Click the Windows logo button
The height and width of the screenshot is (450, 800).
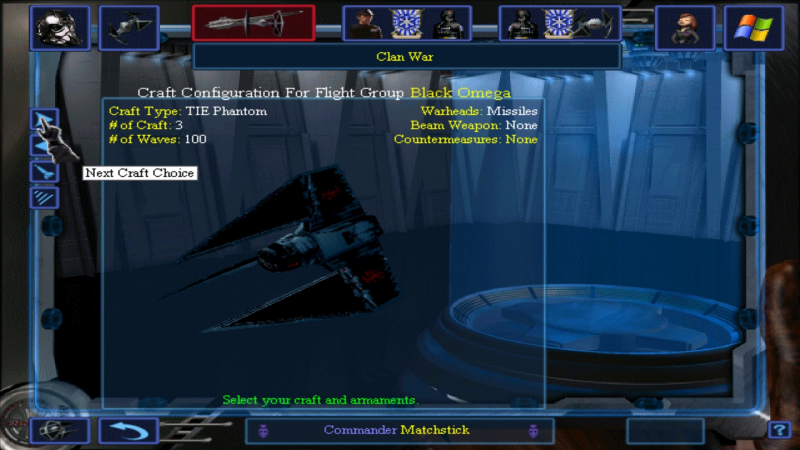pos(754,27)
